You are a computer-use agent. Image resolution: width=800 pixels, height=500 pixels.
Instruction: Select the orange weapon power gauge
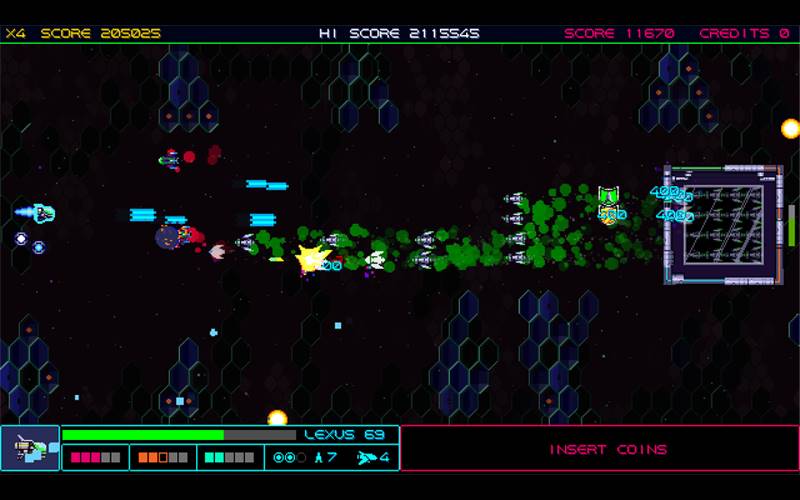162,458
